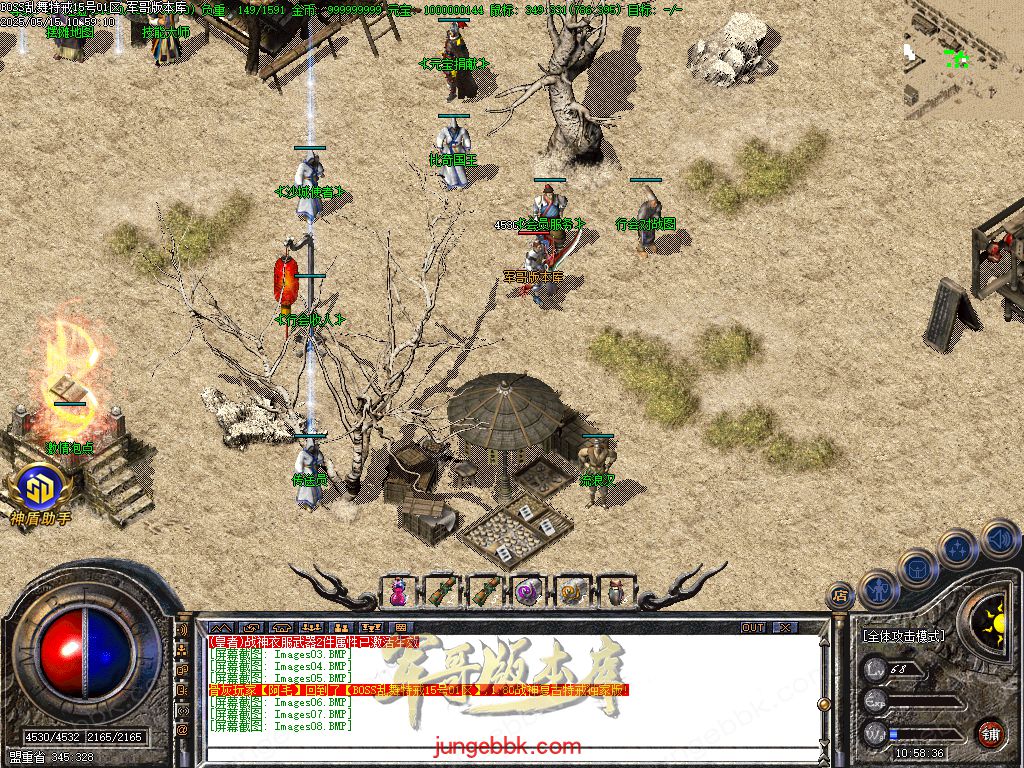Click the @ icon beside the chat

click(x=183, y=730)
